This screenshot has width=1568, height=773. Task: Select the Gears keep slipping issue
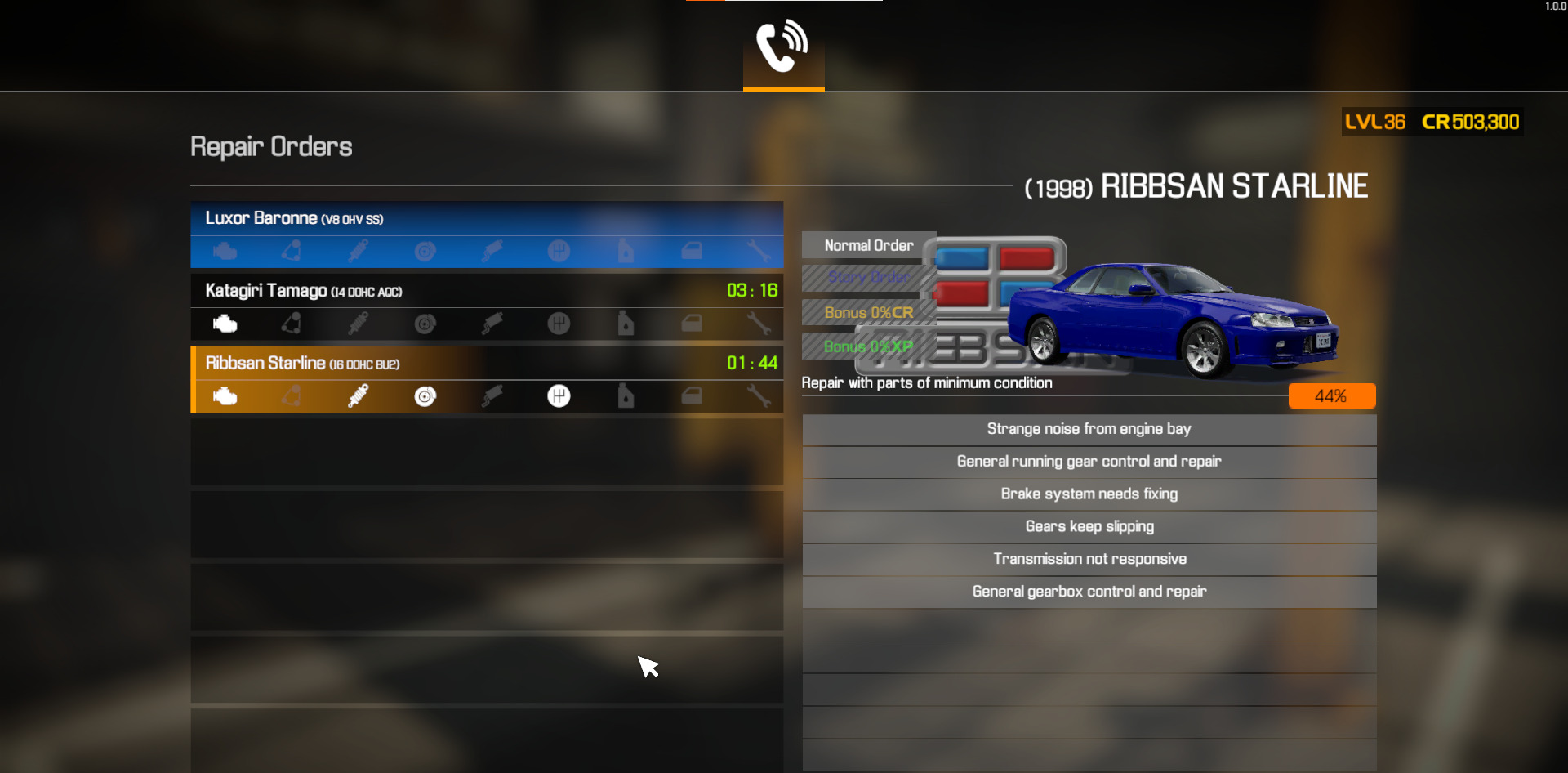pos(1089,526)
